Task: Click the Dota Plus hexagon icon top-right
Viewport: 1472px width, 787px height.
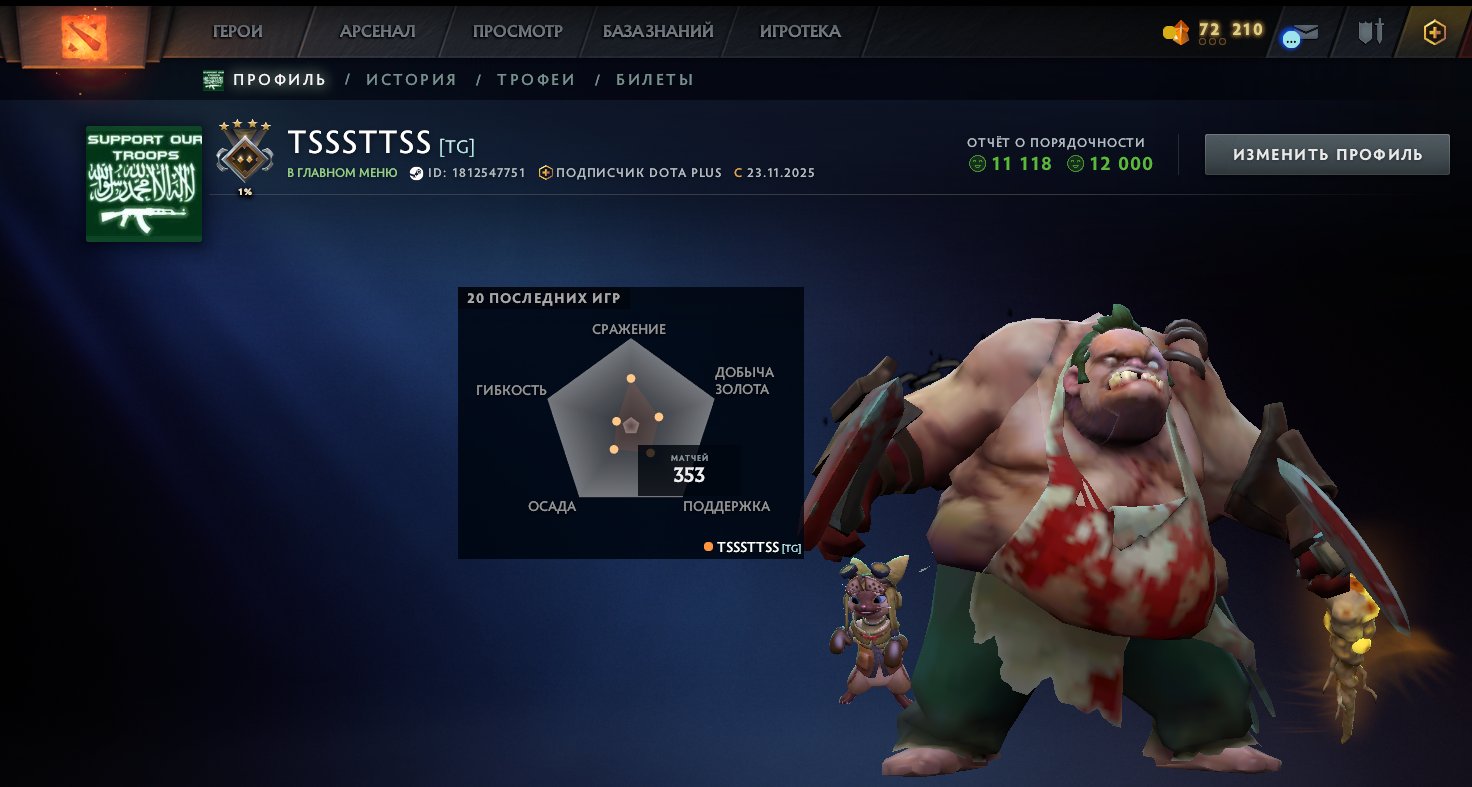Action: pos(1434,32)
